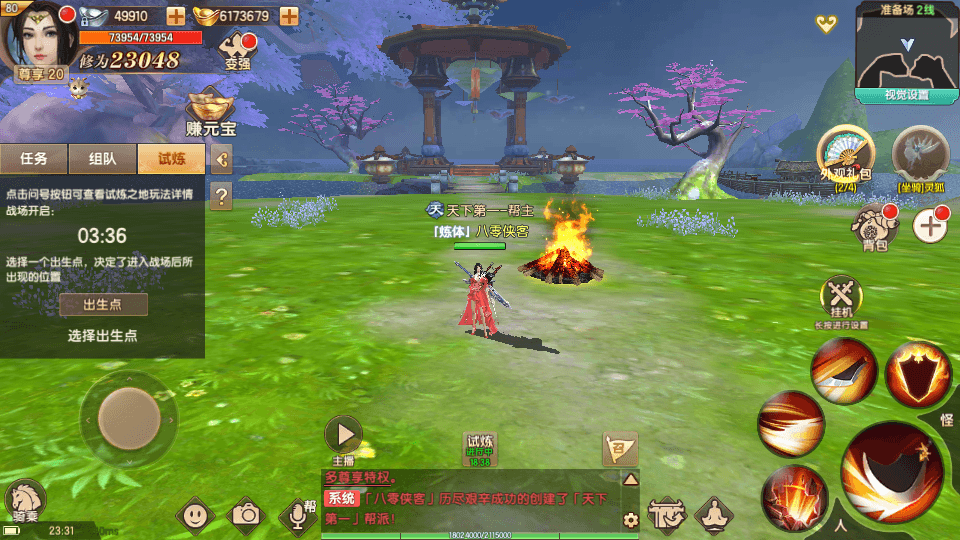Mount up with the 骑乘 horse icon
The height and width of the screenshot is (540, 960).
pos(26,500)
